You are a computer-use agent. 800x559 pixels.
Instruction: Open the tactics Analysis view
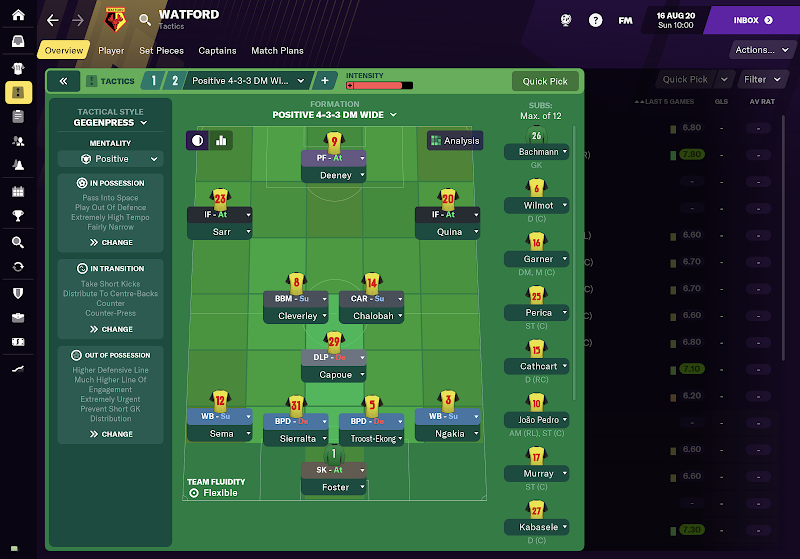click(454, 141)
